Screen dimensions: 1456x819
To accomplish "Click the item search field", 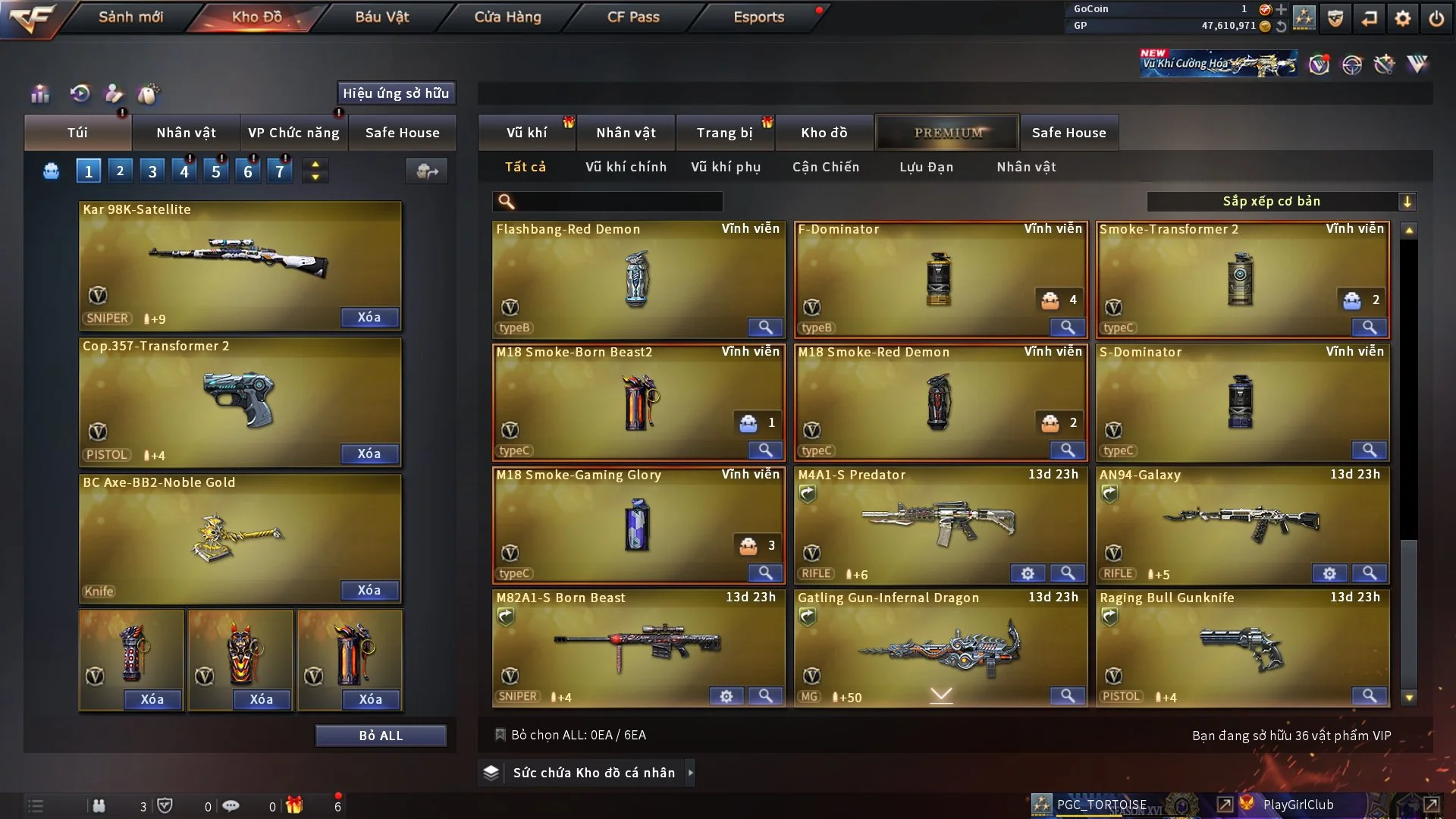I will (618, 201).
